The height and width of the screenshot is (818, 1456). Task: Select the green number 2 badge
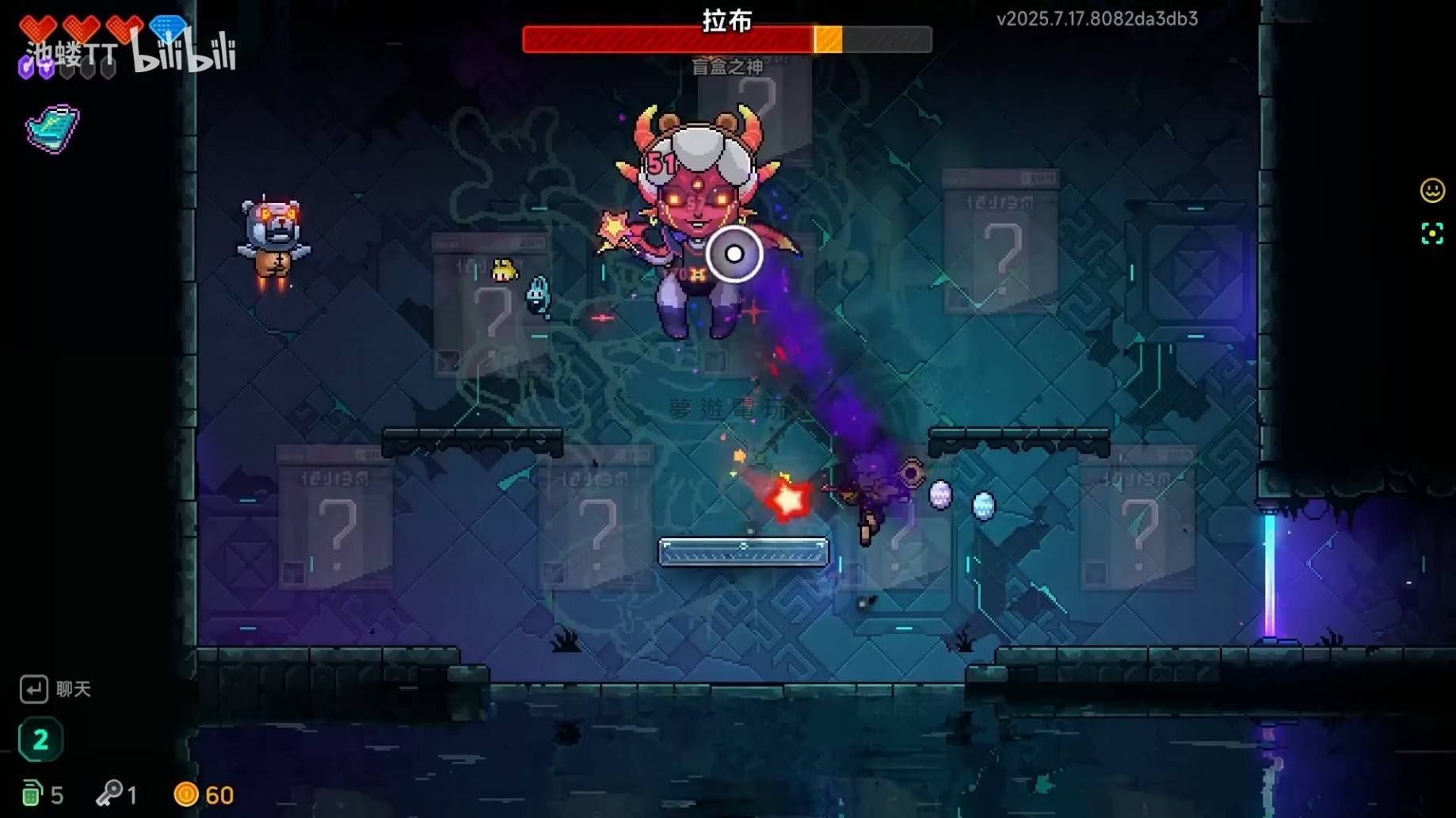[x=40, y=740]
